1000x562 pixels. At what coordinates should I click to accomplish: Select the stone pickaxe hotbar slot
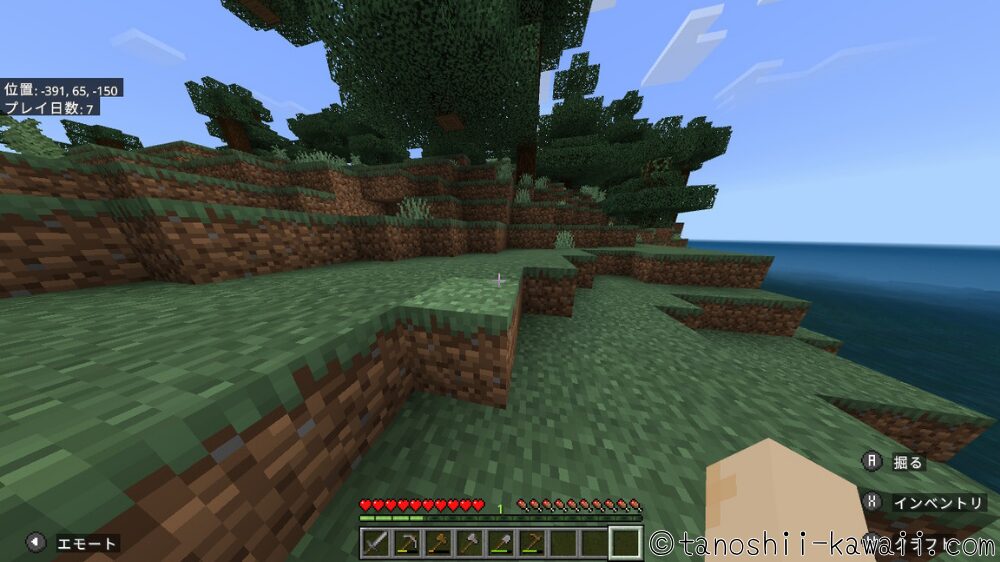(x=407, y=543)
